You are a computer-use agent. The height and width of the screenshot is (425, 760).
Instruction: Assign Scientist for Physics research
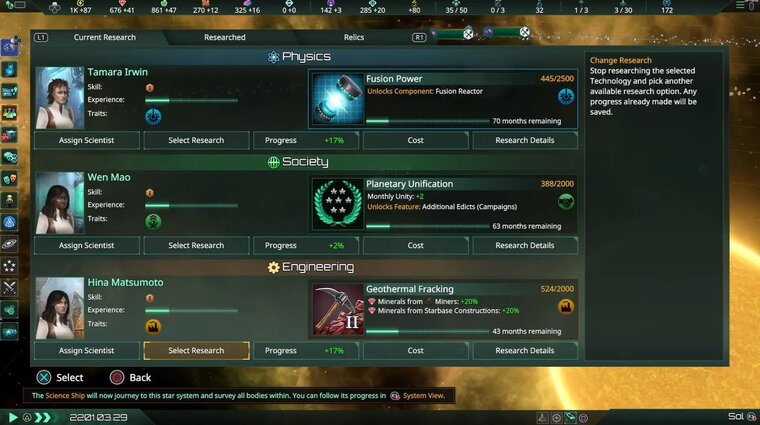(x=86, y=140)
